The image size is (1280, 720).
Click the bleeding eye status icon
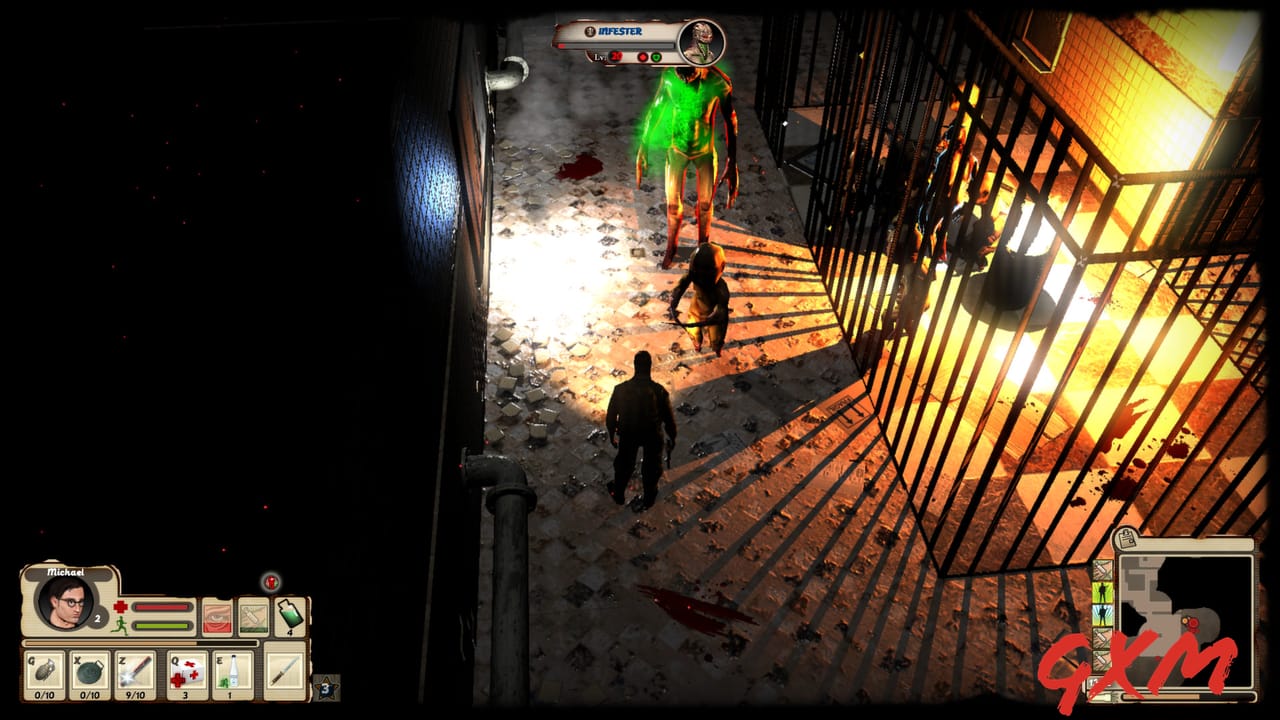click(216, 616)
